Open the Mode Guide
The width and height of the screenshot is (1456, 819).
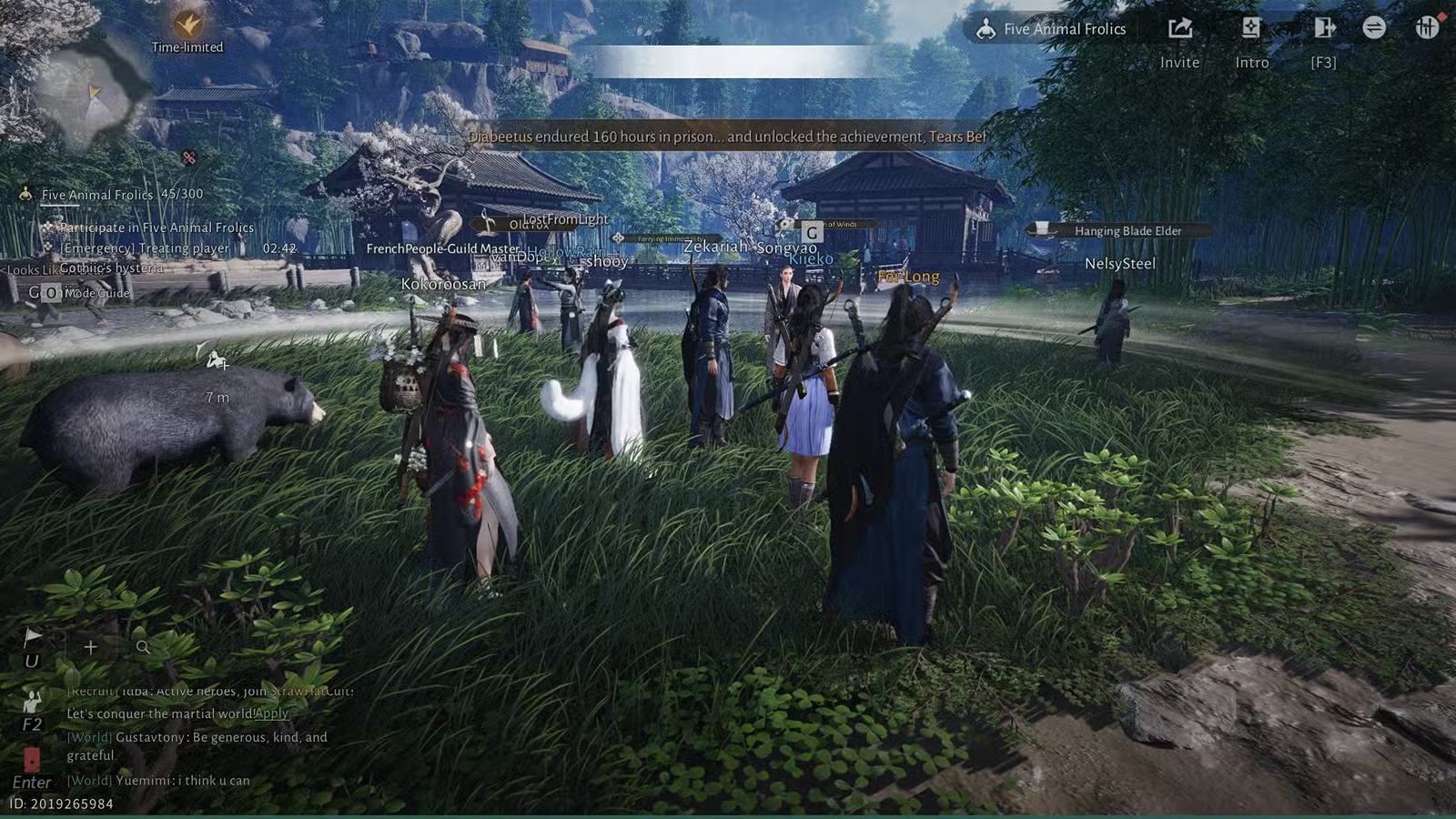tap(96, 293)
